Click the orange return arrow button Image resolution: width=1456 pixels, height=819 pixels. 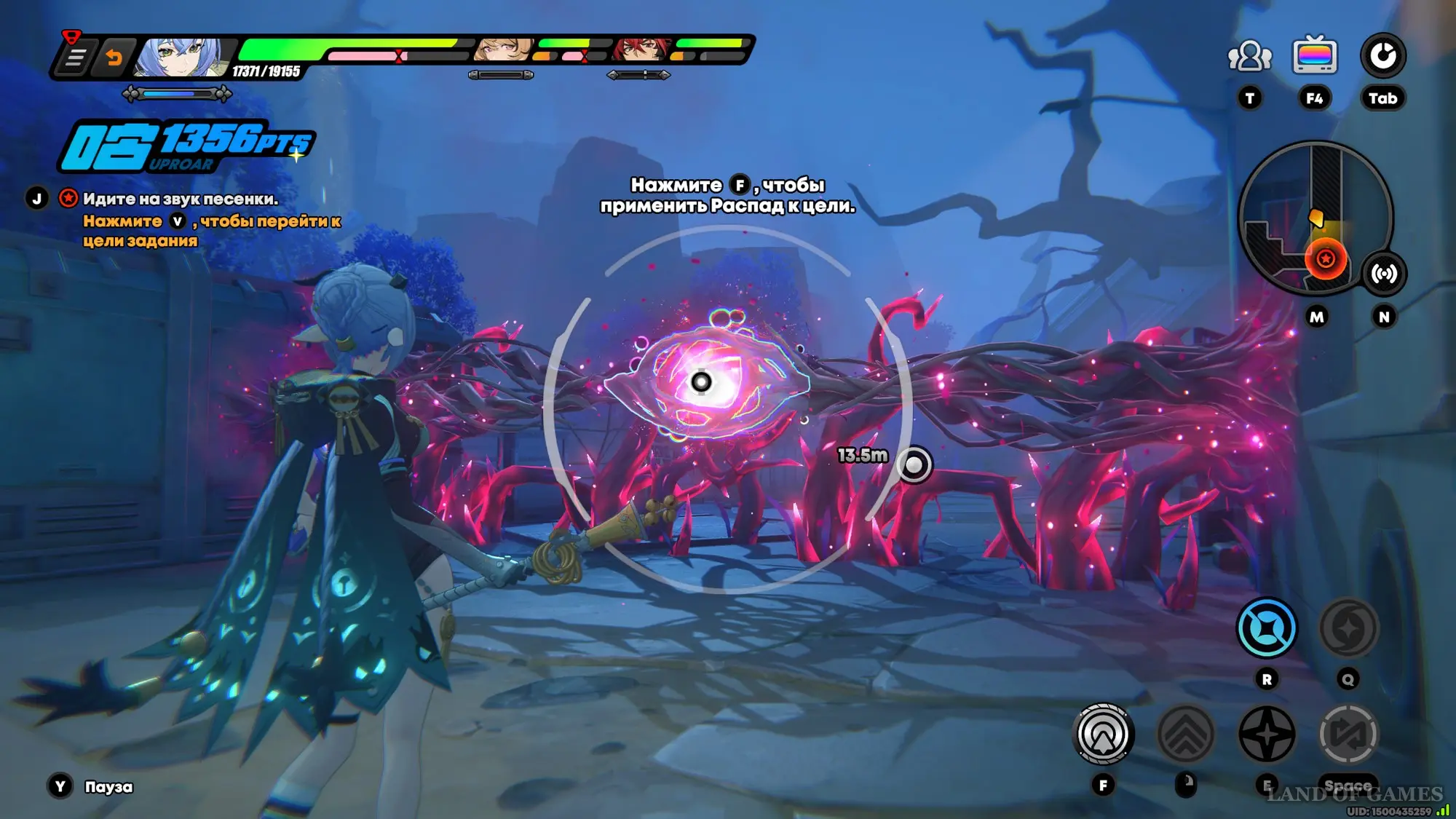tap(114, 57)
